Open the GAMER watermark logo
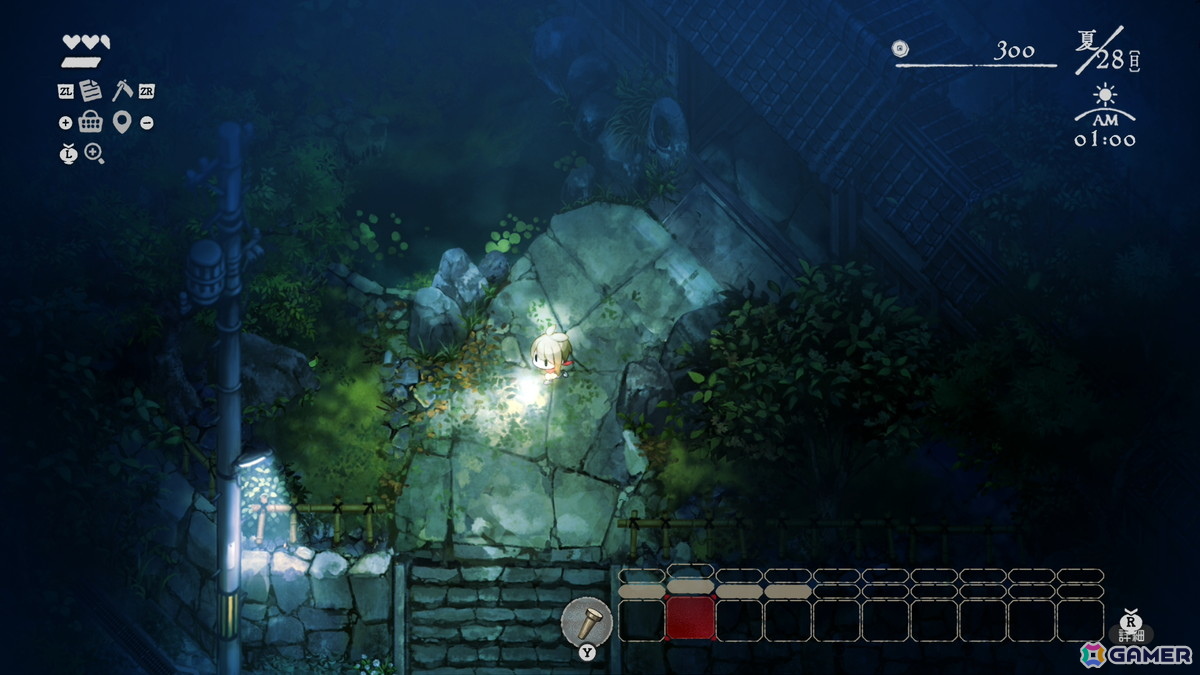Image resolution: width=1200 pixels, height=675 pixels. click(1136, 654)
